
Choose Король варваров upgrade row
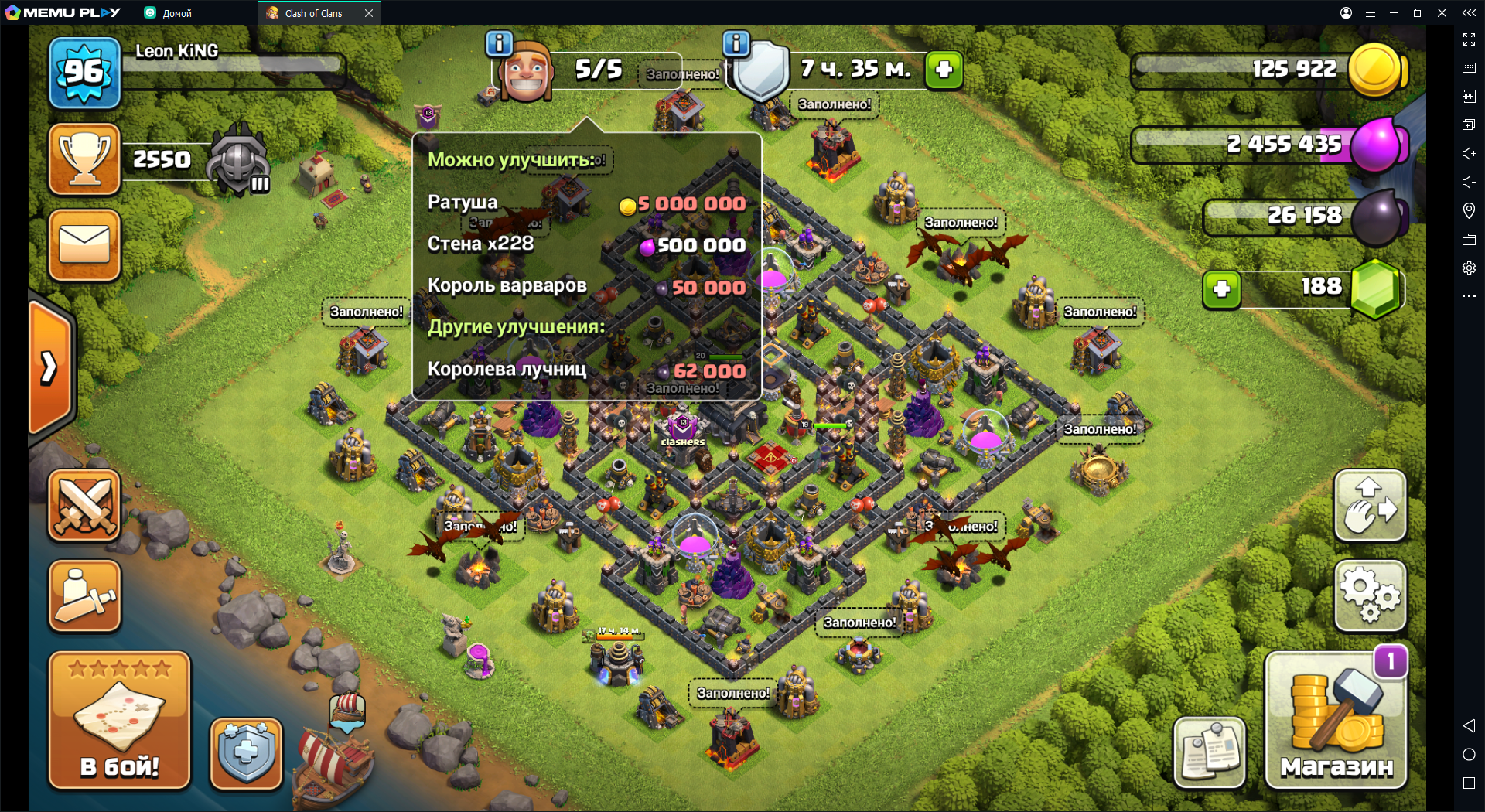pos(586,286)
